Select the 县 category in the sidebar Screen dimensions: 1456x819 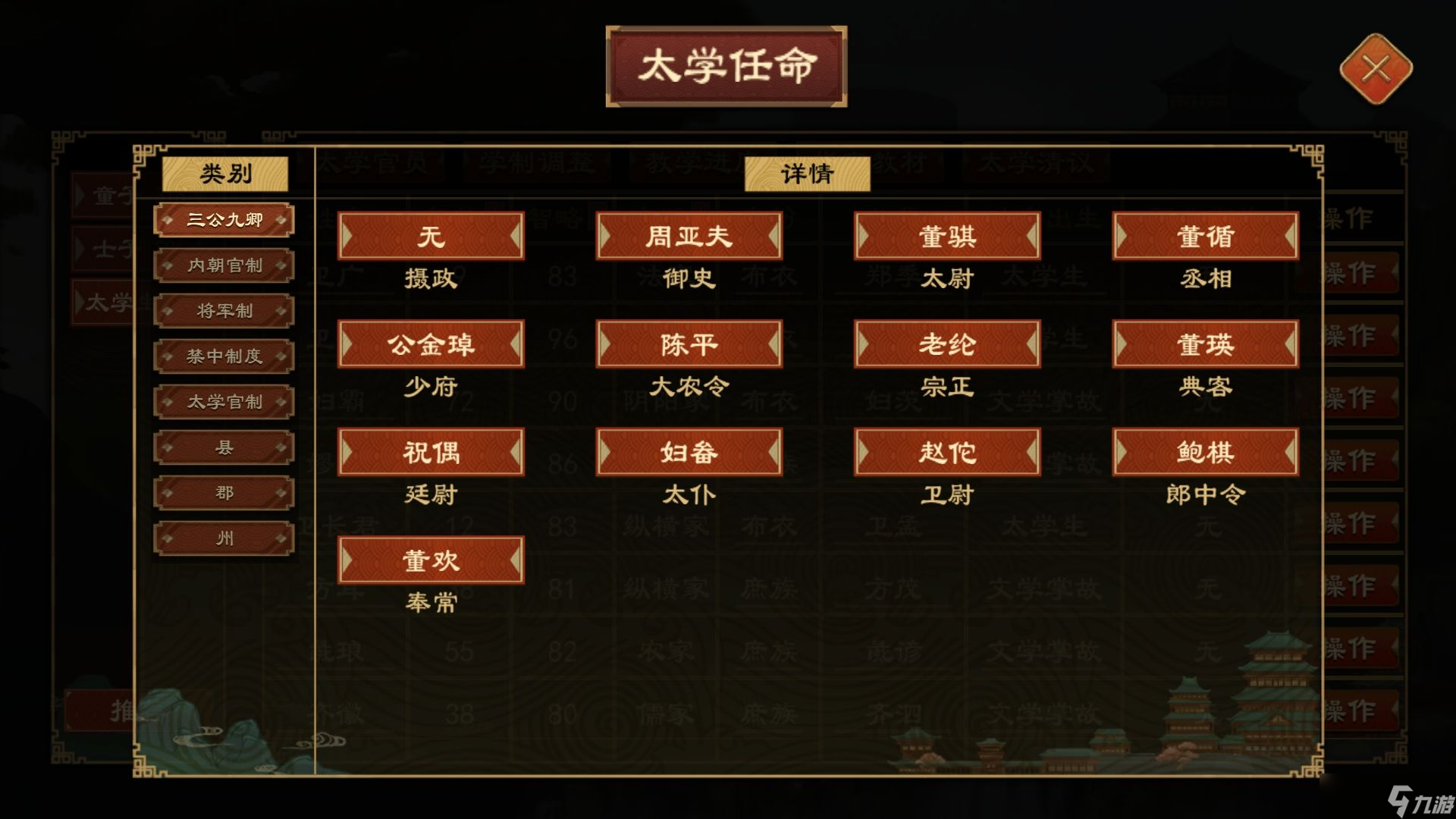[x=224, y=447]
